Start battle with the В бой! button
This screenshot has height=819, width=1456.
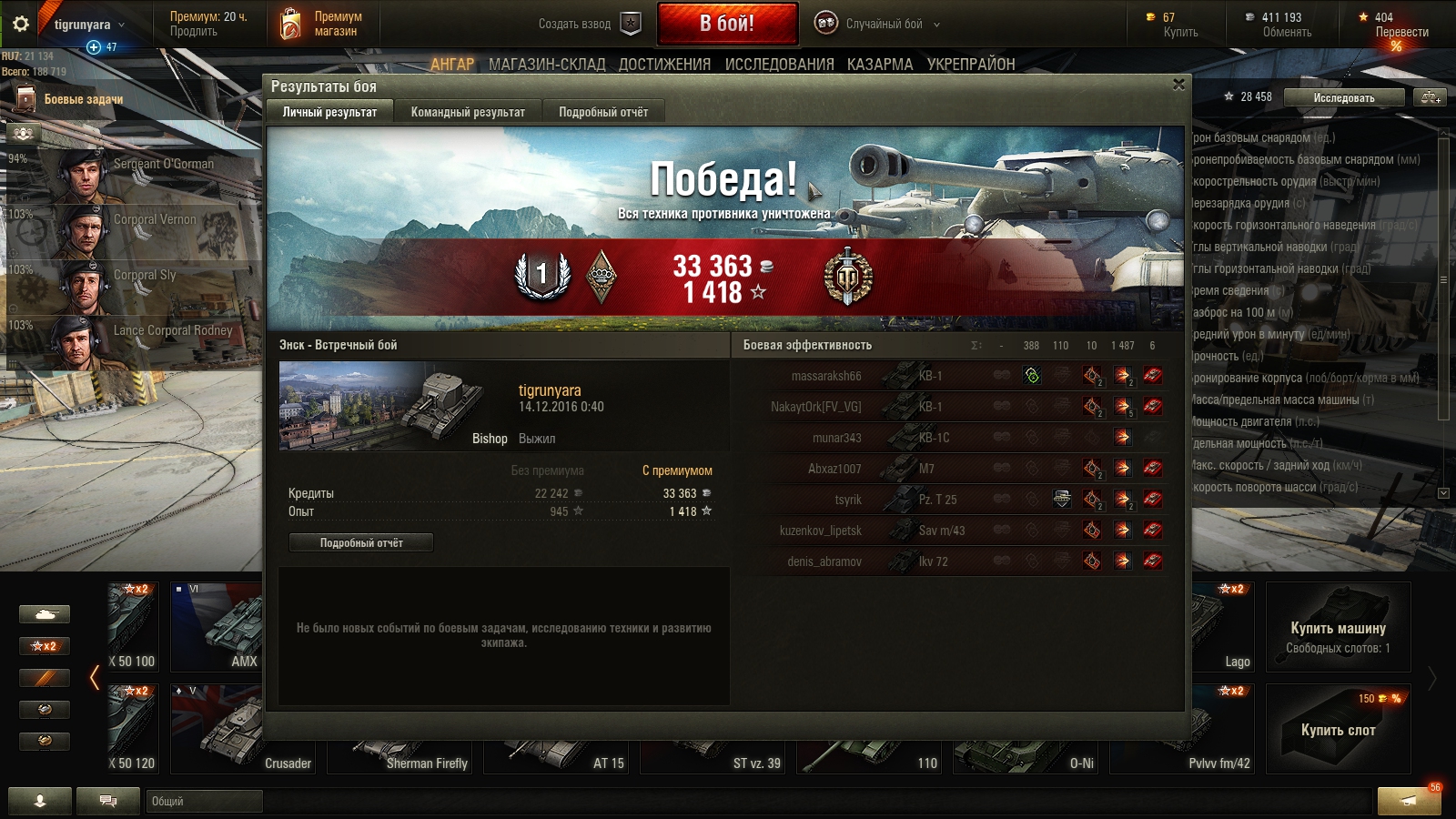click(727, 24)
